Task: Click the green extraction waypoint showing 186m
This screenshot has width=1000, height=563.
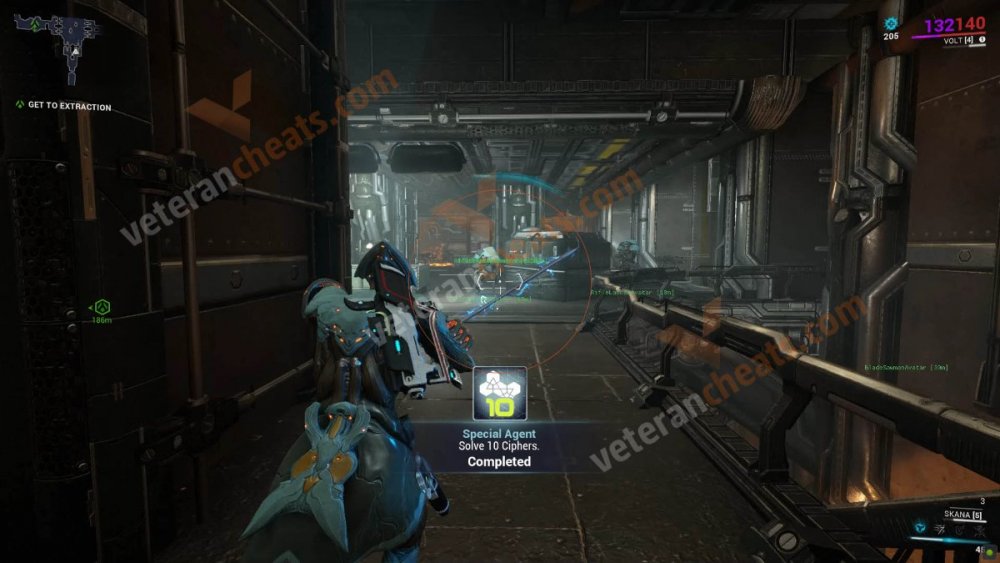Action: [x=102, y=307]
